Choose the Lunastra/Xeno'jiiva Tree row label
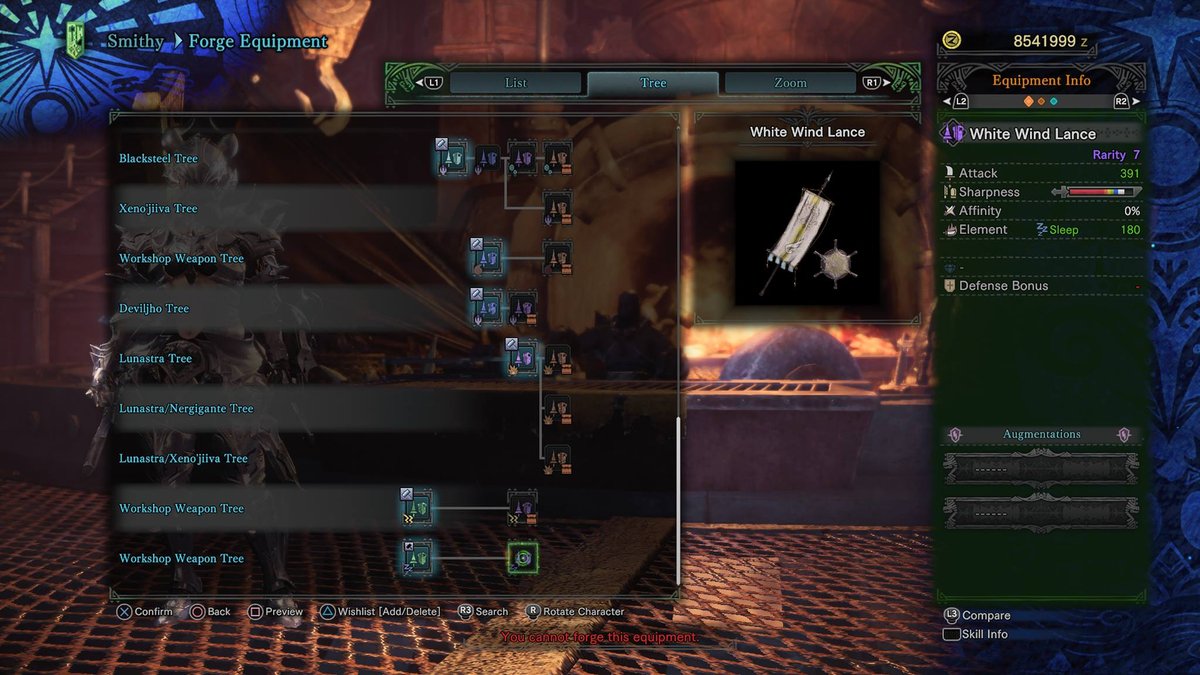The height and width of the screenshot is (675, 1200). (183, 459)
